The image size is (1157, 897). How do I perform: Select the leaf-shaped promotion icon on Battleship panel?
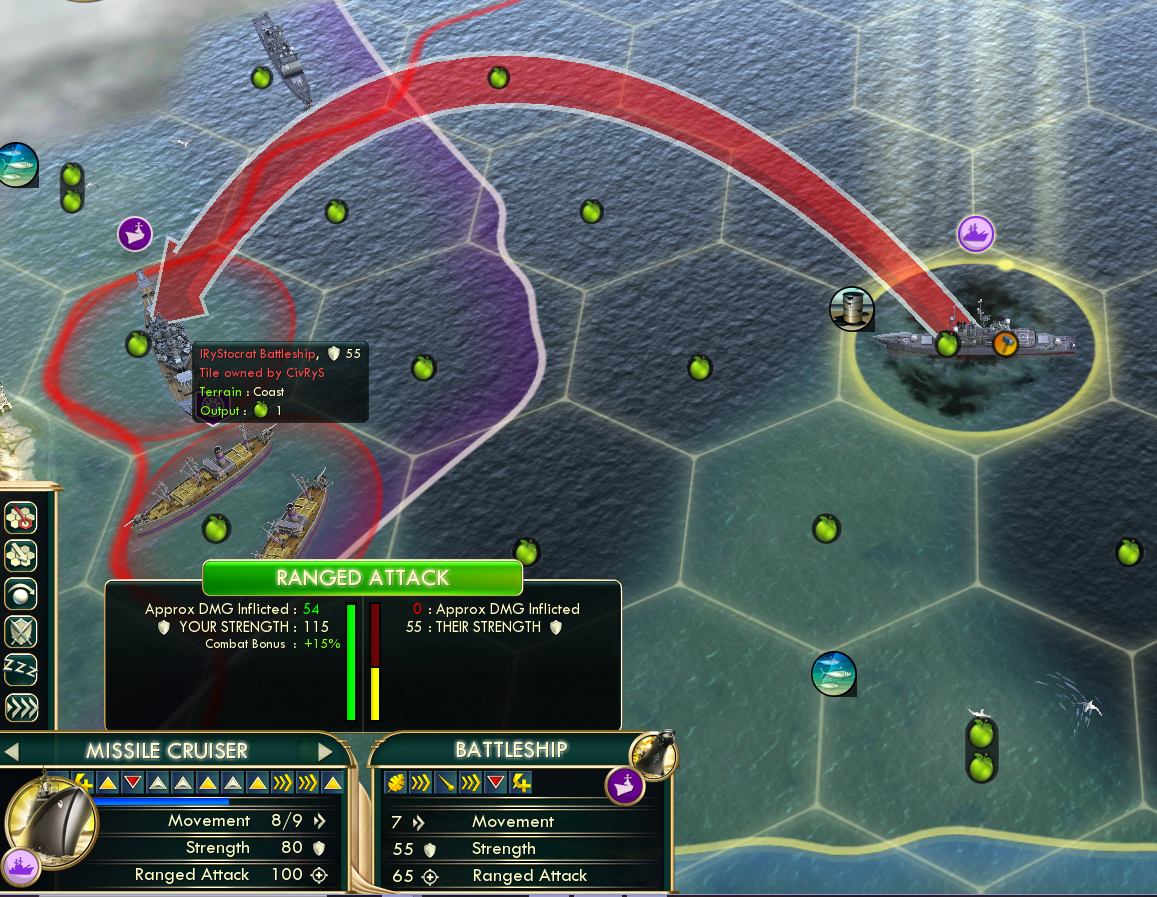395,782
